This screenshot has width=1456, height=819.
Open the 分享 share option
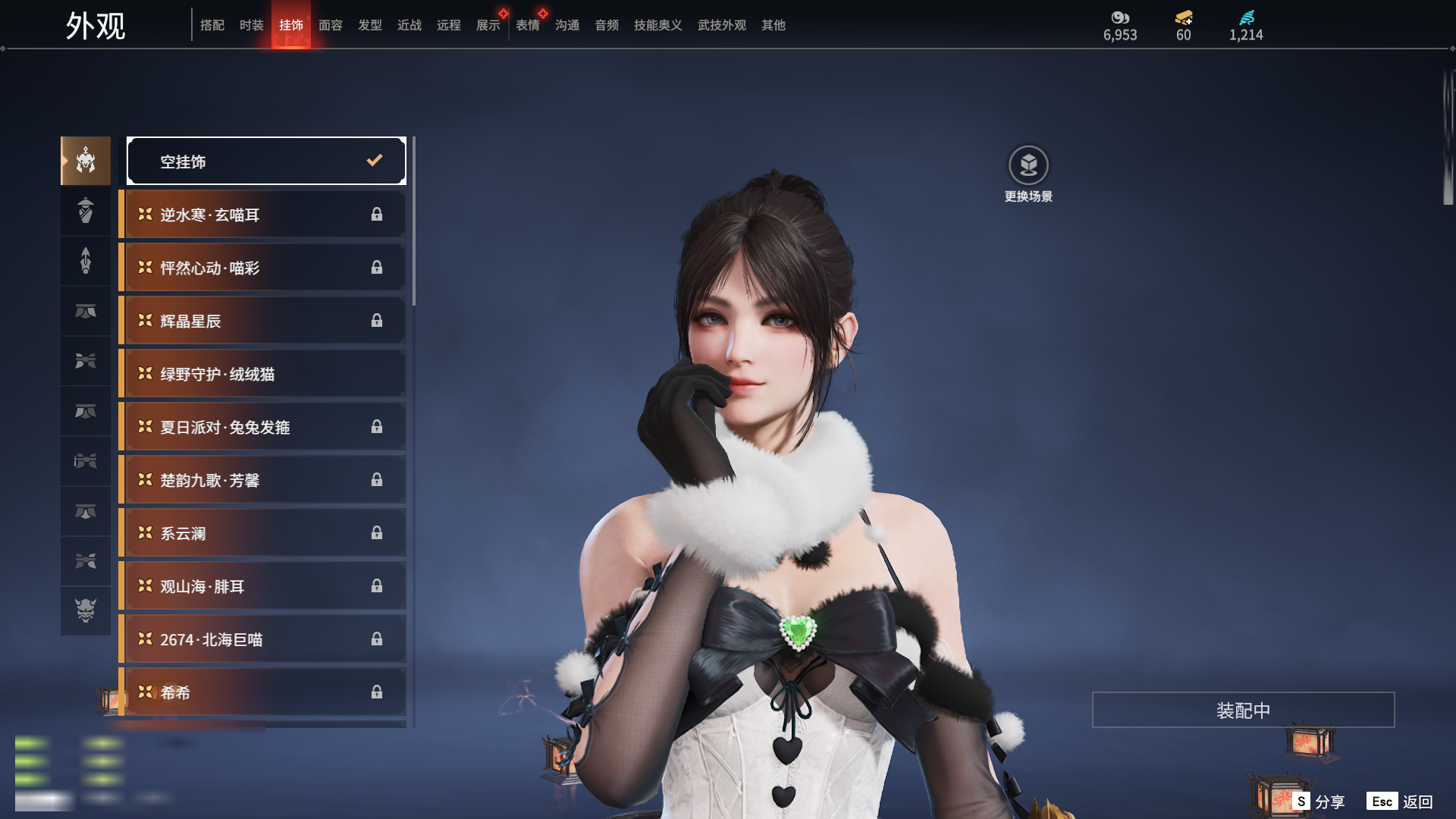click(1319, 801)
